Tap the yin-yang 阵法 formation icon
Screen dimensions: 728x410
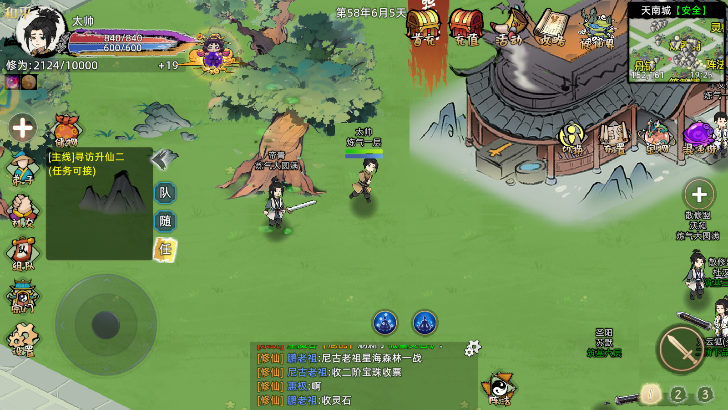click(x=498, y=387)
